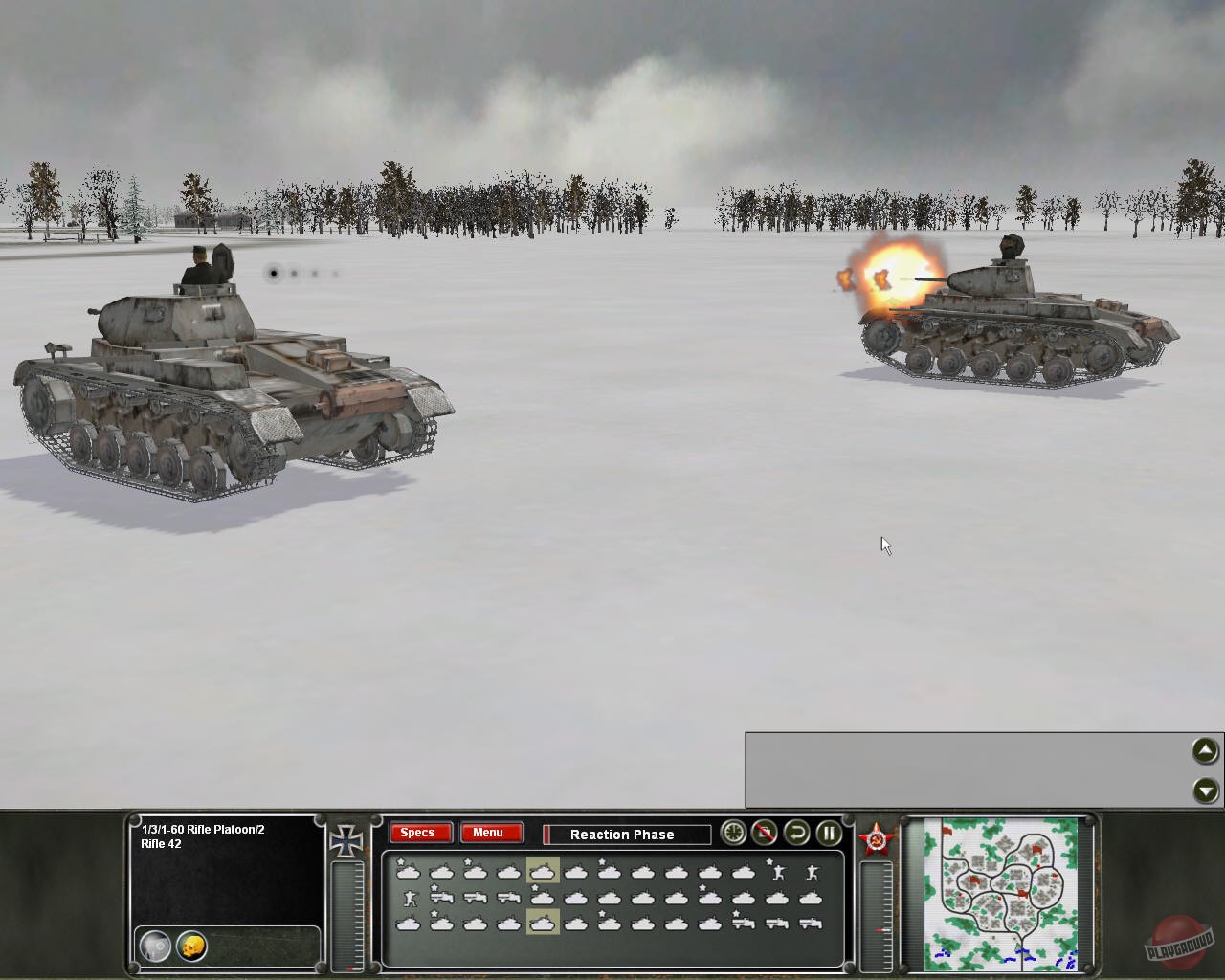Click the German morale gauge bar
Image resolution: width=1225 pixels, height=980 pixels.
coord(346,914)
